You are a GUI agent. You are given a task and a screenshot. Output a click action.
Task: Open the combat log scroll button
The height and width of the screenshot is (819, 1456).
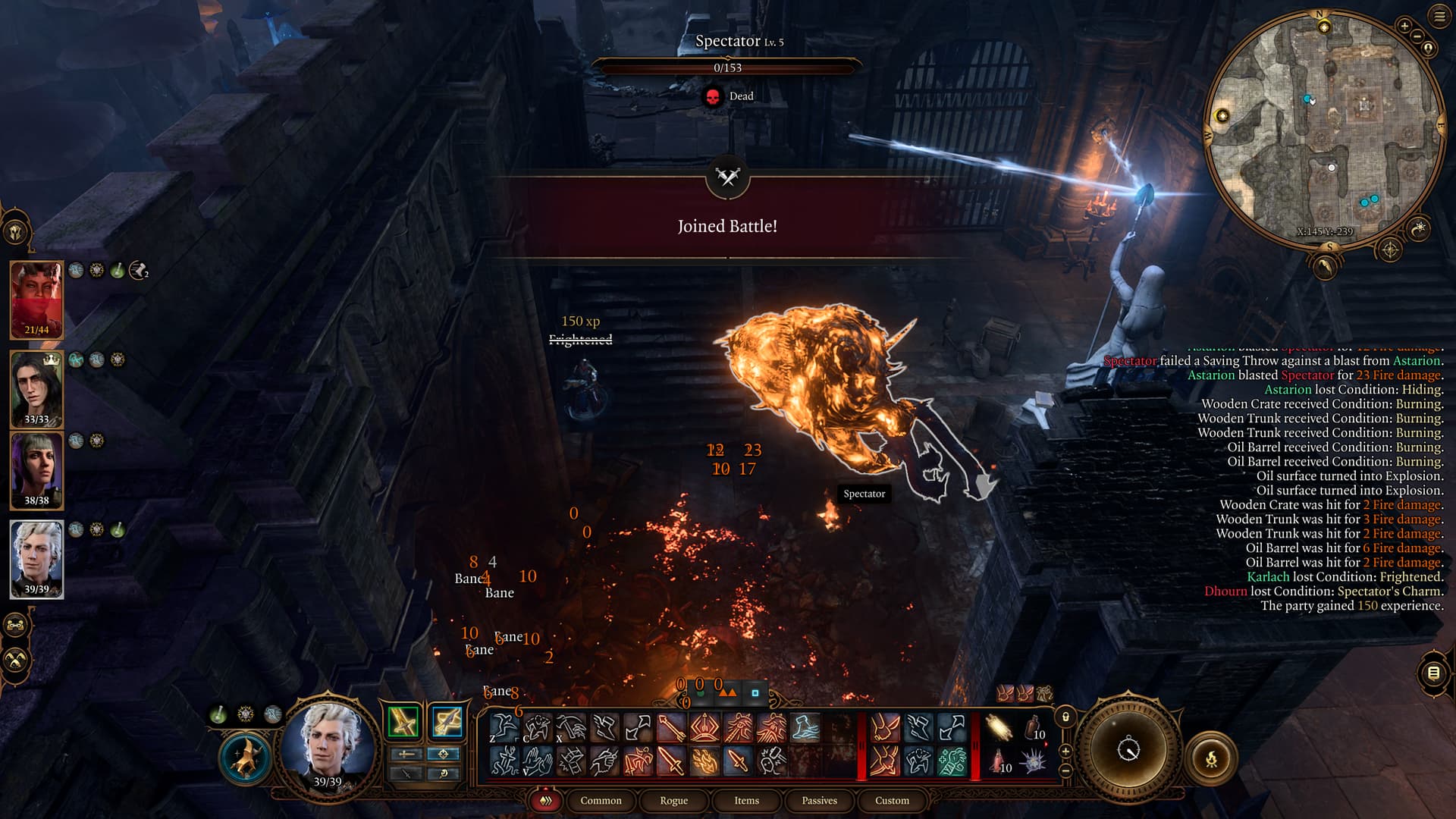1433,673
